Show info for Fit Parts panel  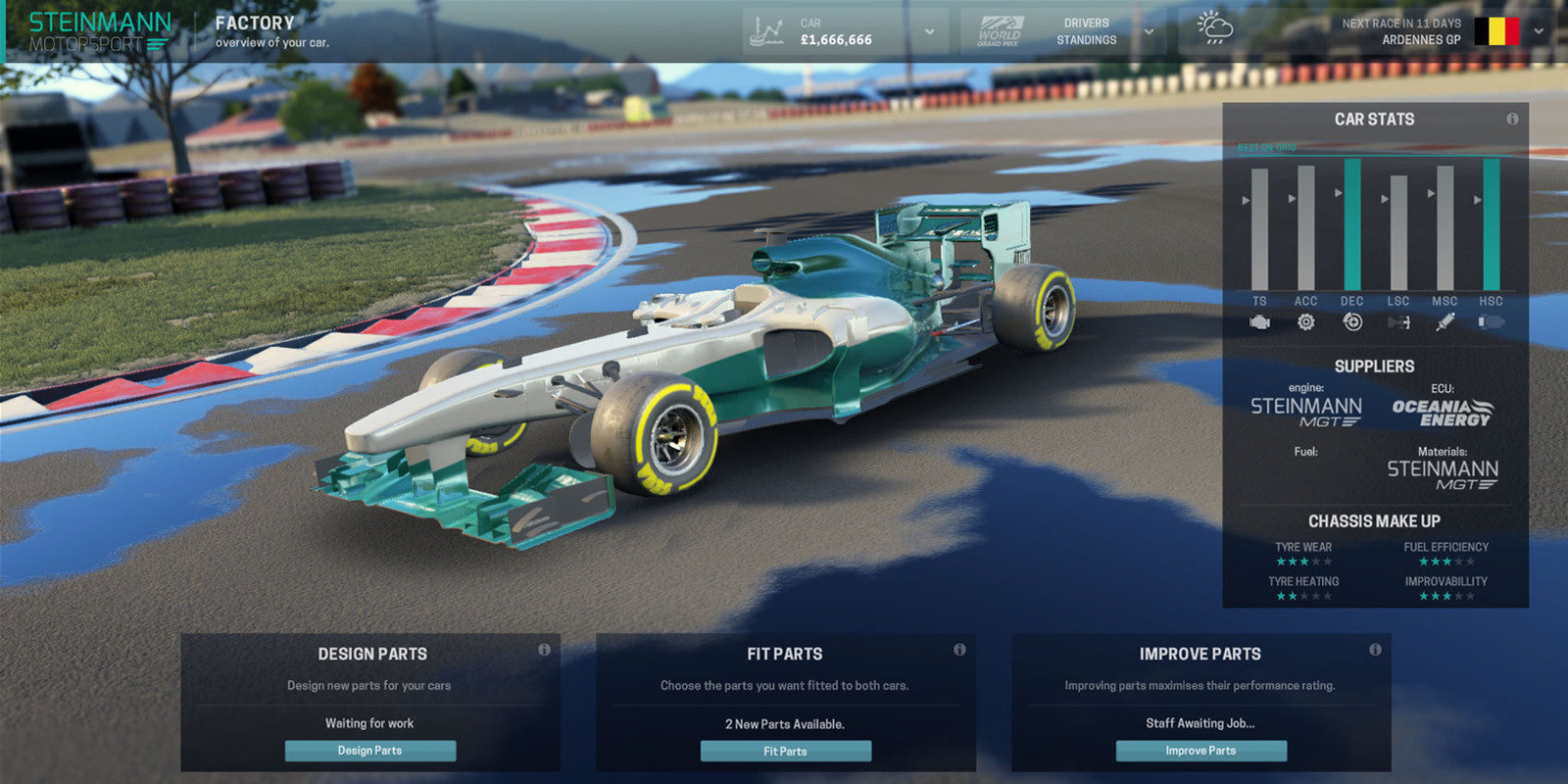pos(959,650)
